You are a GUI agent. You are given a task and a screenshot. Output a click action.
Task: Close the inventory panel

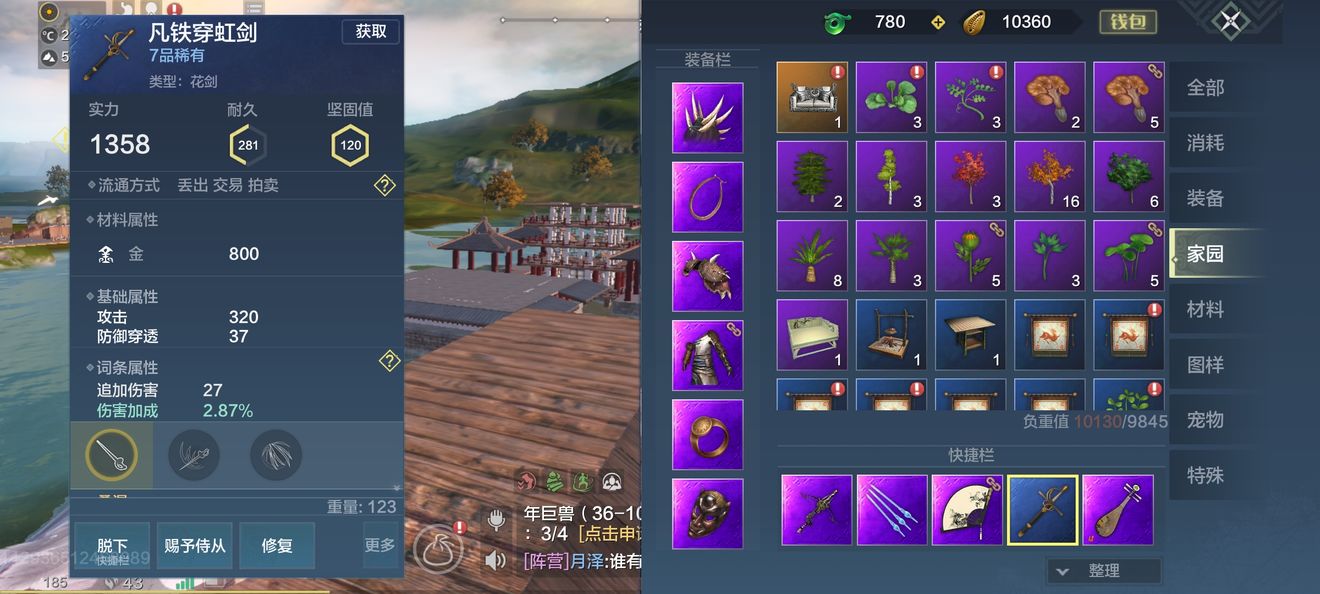(1231, 21)
